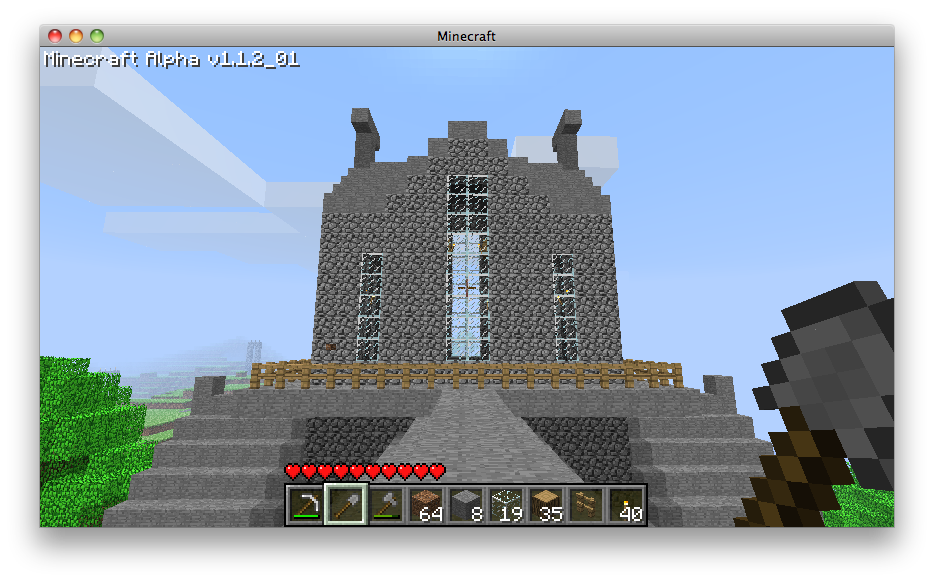Viewport: 934px width, 582px height.
Task: Maximize the window using the green button
Action: coord(97,36)
